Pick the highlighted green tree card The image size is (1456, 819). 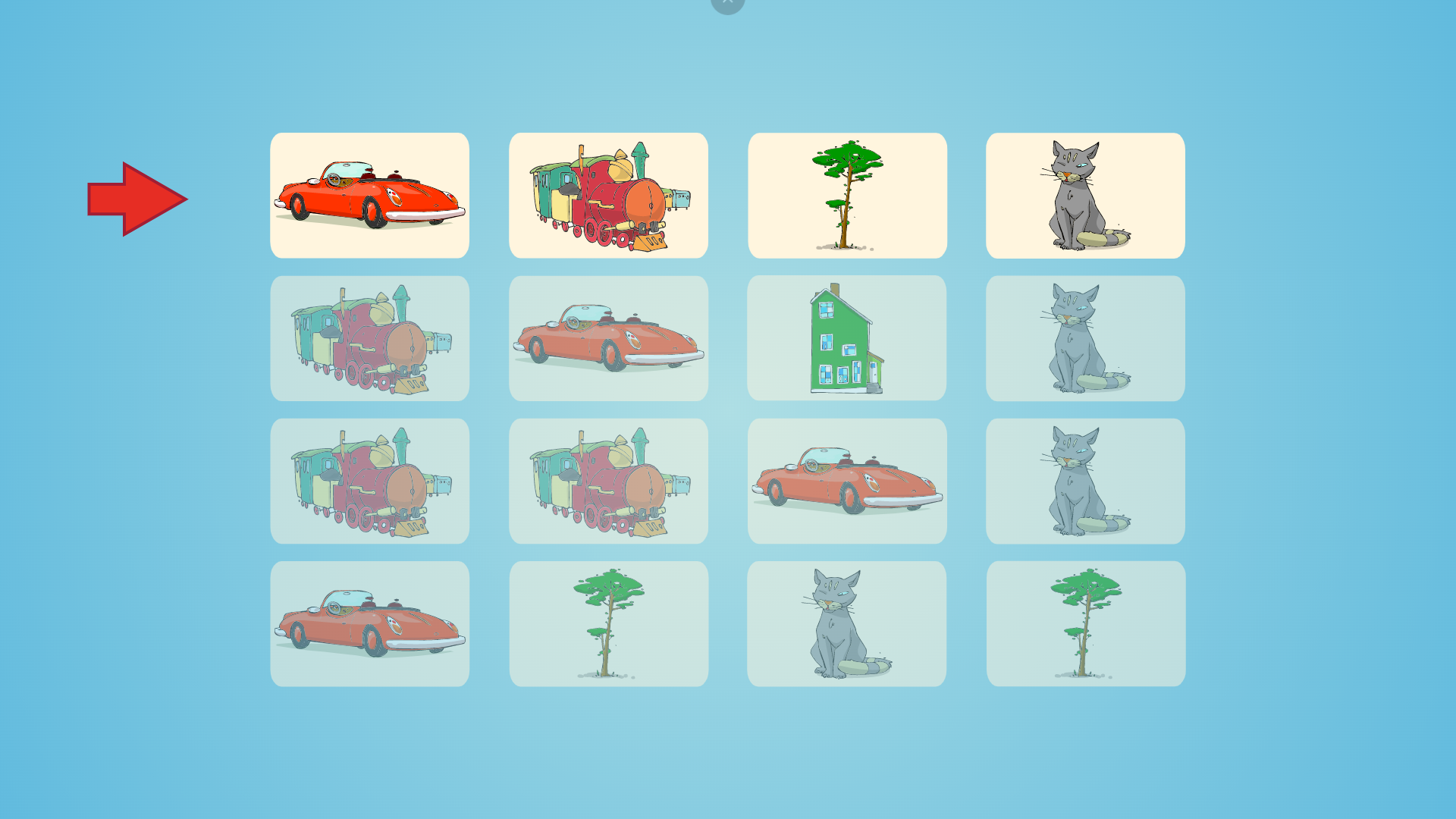(847, 196)
